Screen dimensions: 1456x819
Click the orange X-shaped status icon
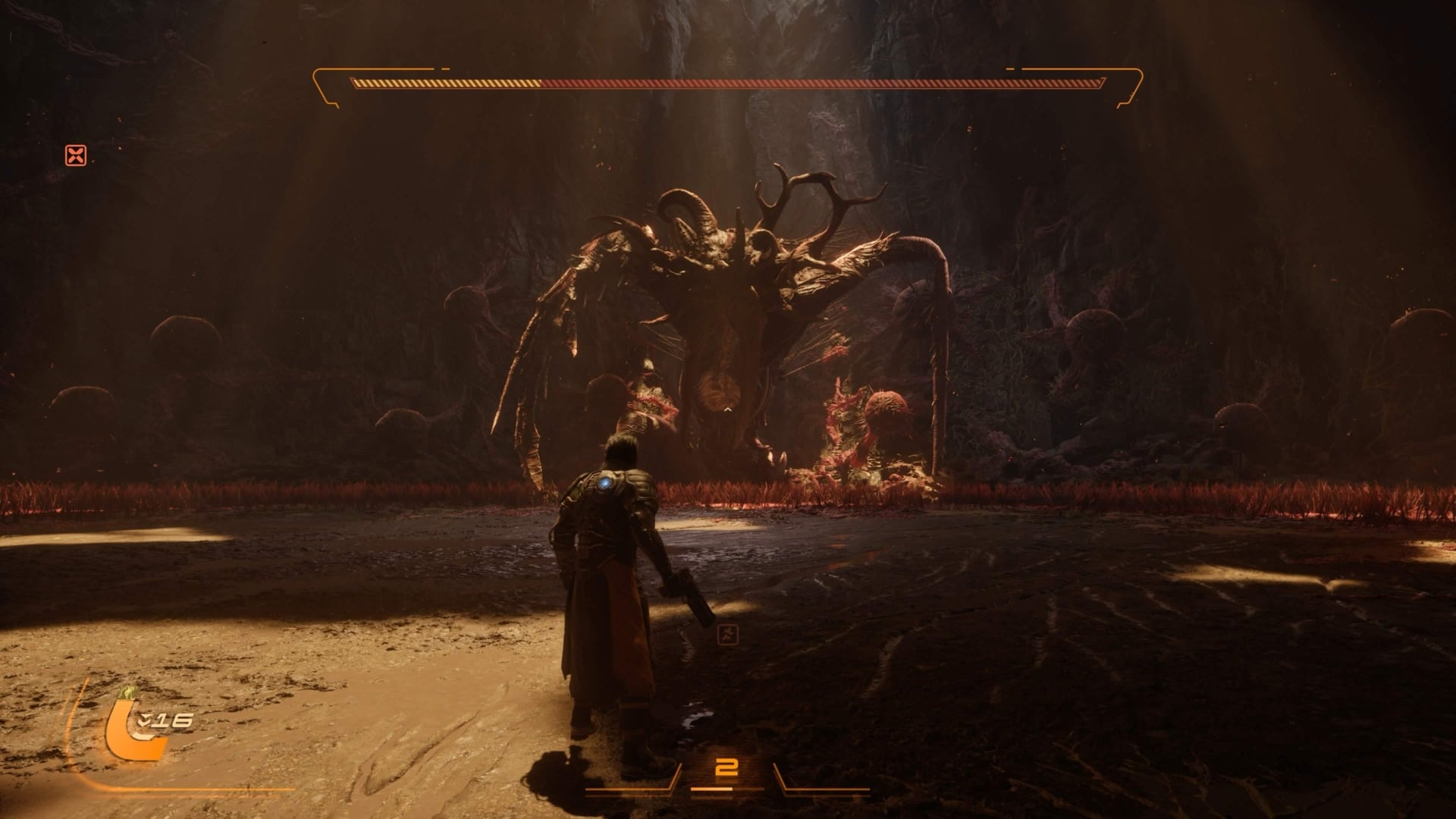[x=76, y=156]
